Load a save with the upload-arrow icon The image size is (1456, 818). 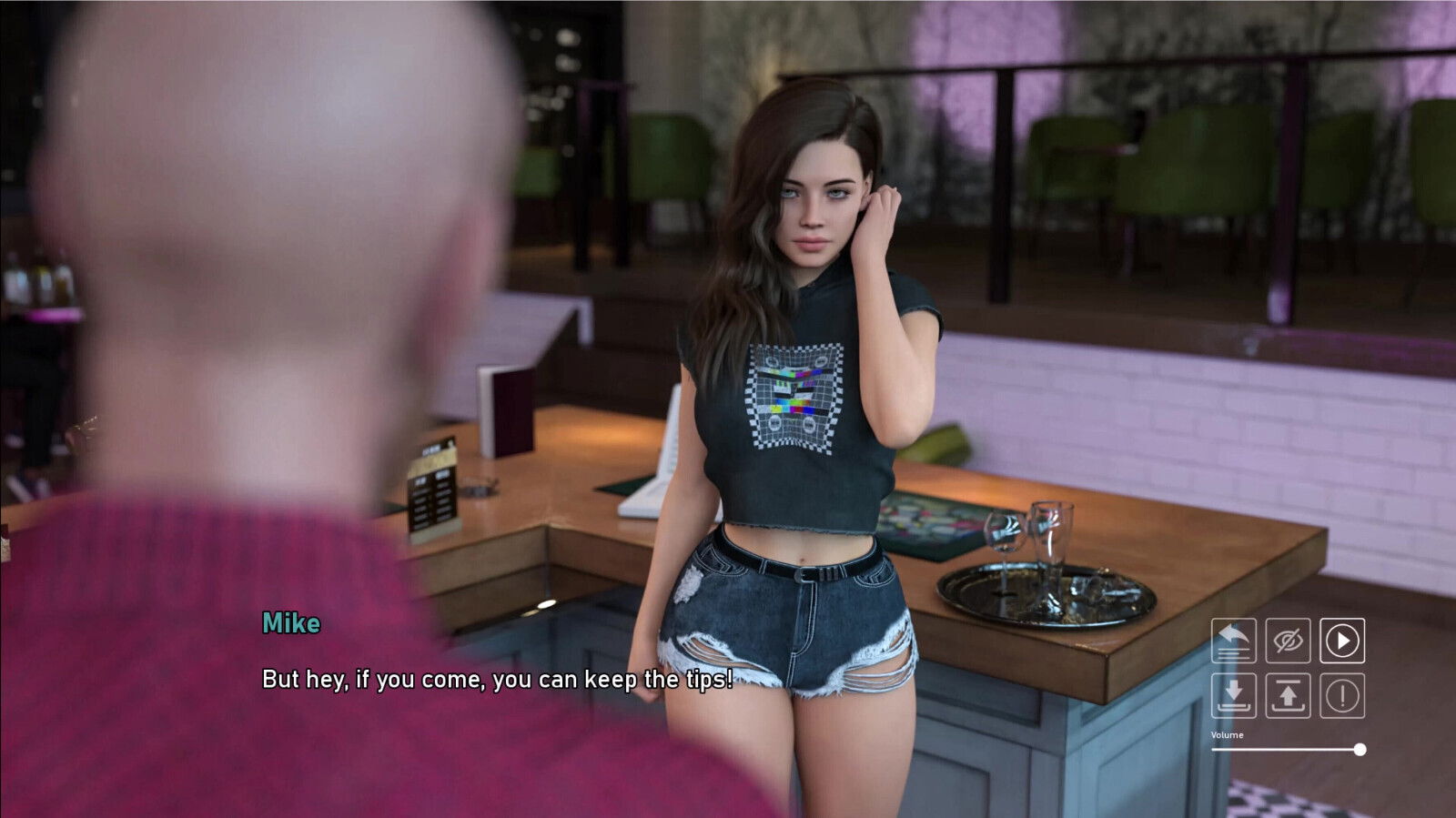(1288, 696)
